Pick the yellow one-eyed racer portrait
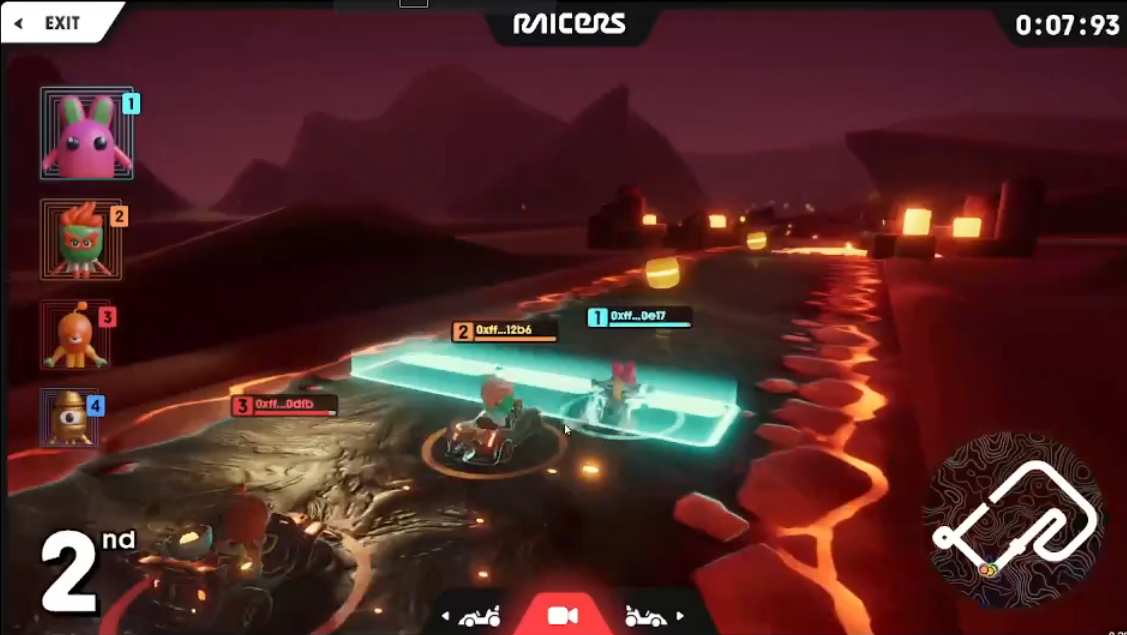 coord(70,417)
